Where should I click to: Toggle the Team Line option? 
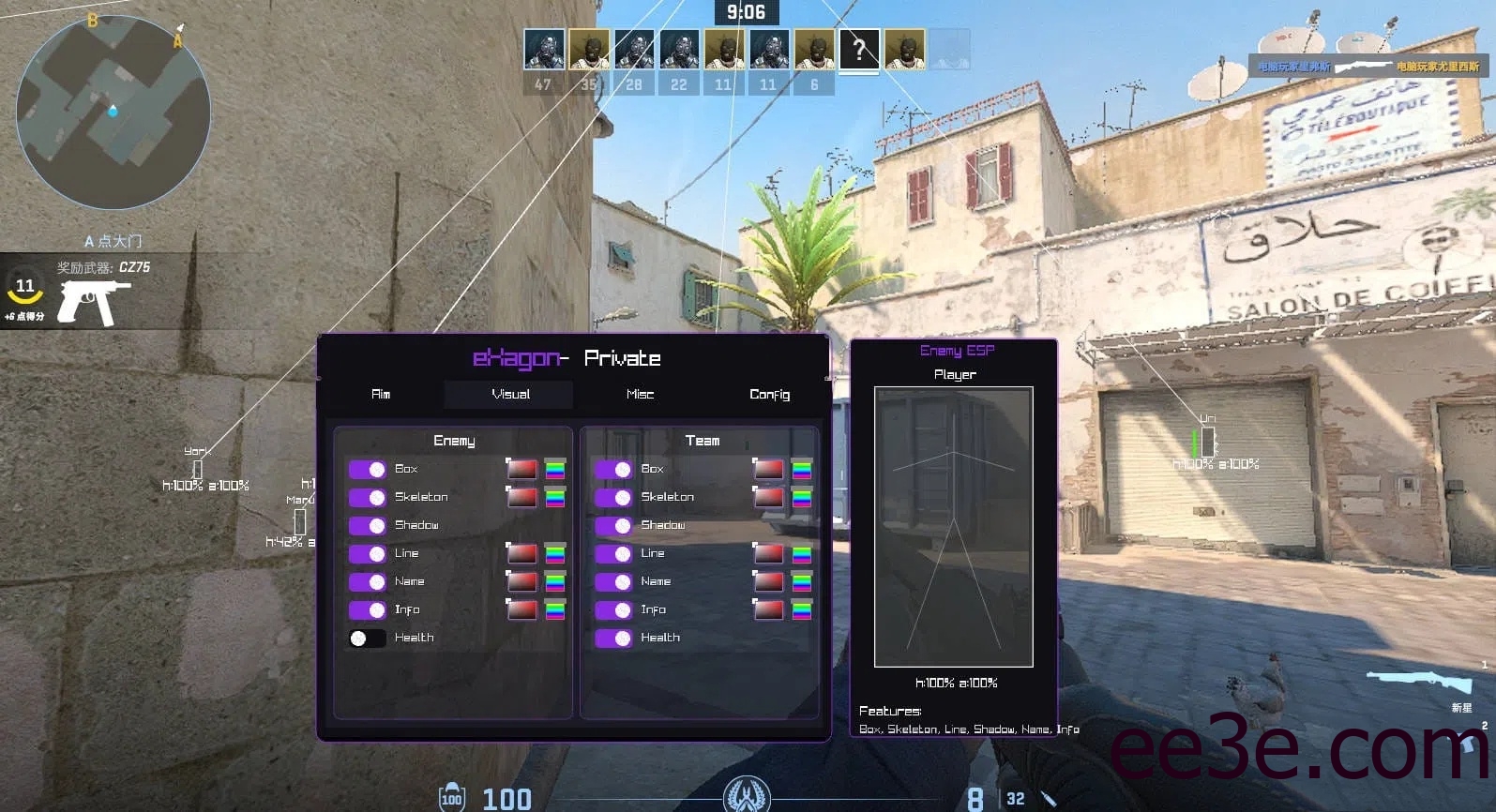tap(613, 553)
